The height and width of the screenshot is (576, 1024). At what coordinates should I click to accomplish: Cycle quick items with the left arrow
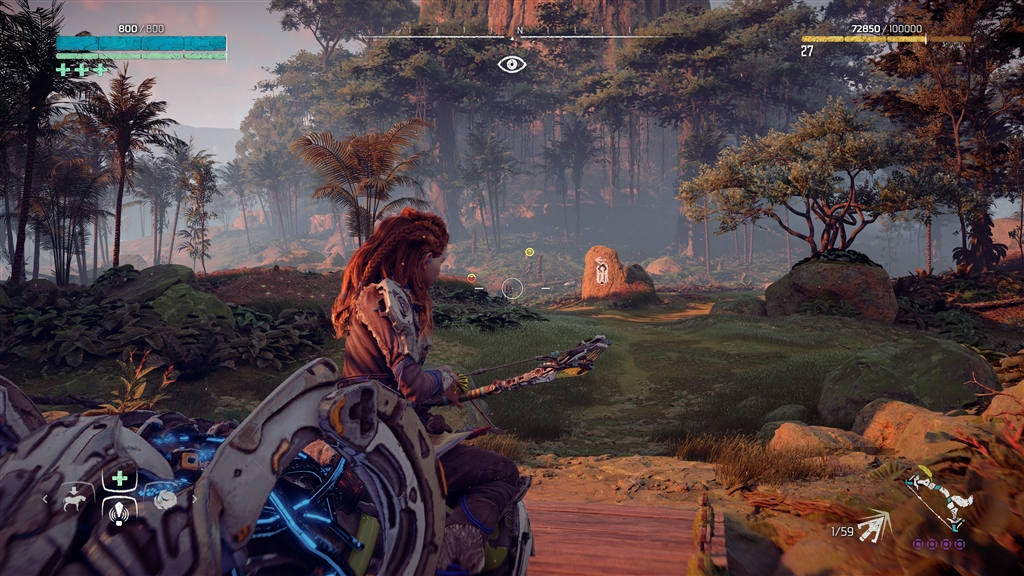pyautogui.click(x=45, y=497)
